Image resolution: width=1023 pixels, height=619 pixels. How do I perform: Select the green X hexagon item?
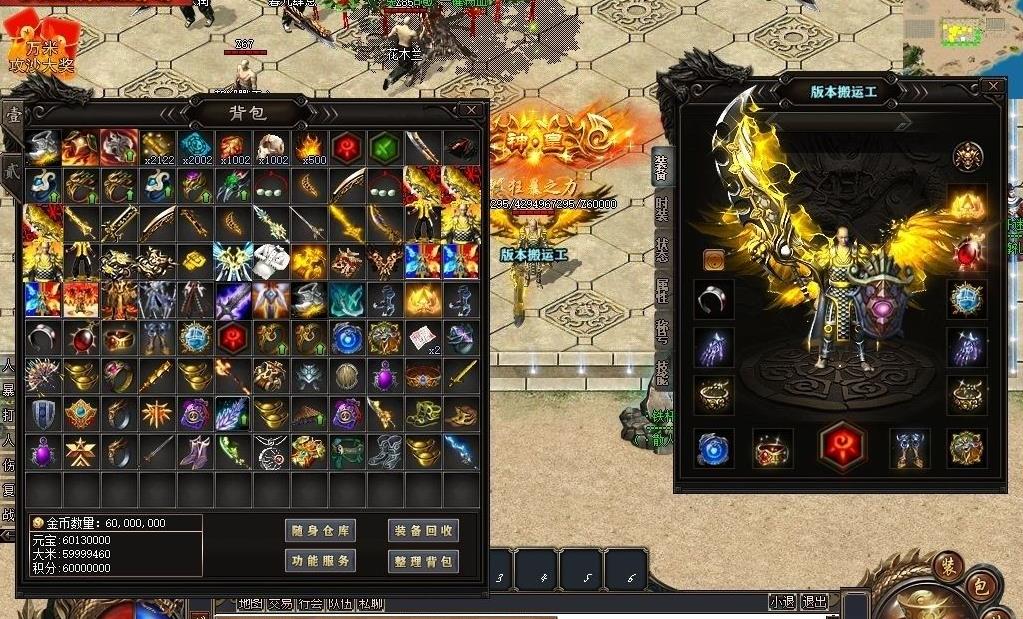click(385, 147)
